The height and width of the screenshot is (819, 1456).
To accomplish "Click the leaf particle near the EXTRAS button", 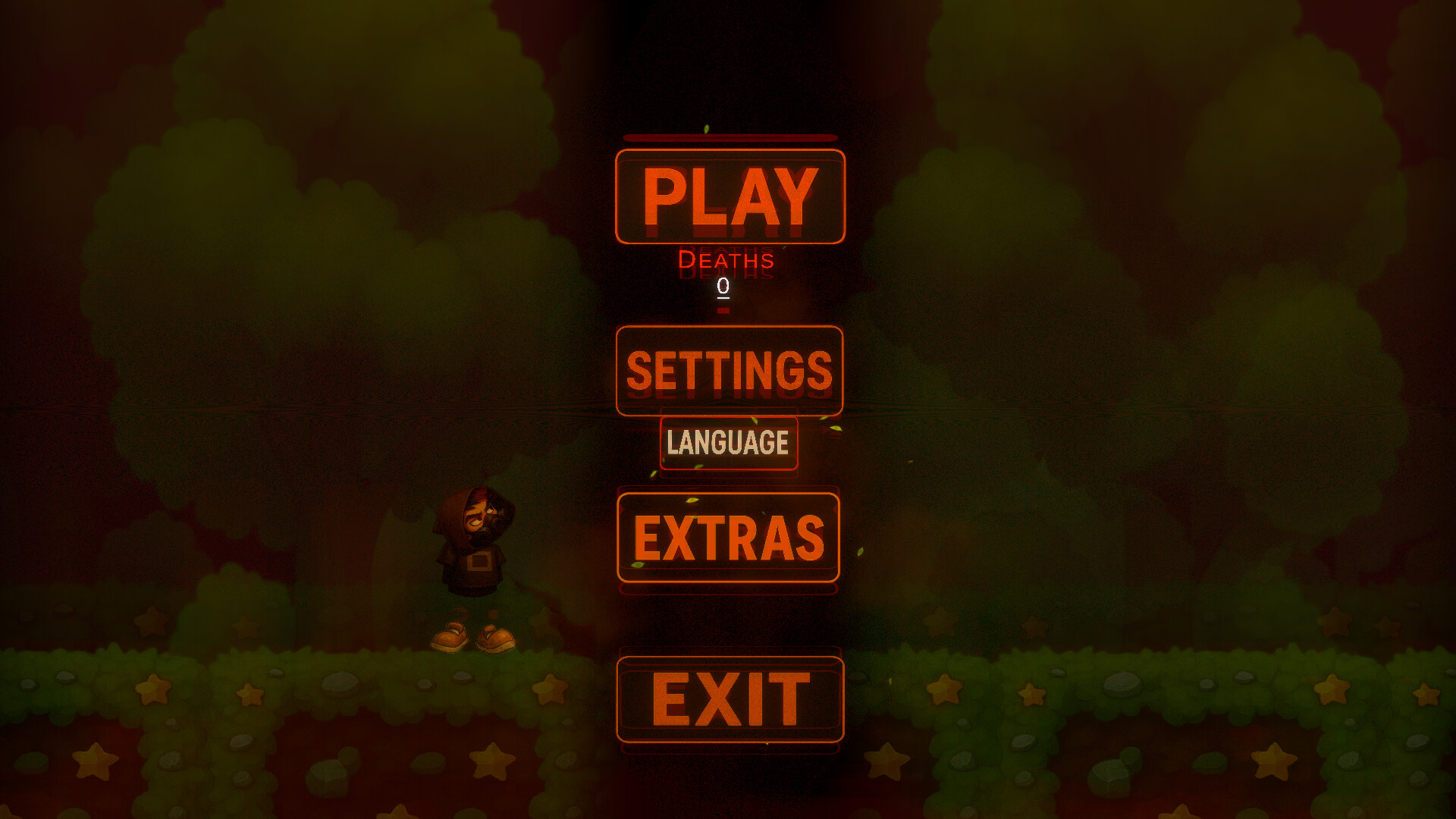I will [x=693, y=500].
